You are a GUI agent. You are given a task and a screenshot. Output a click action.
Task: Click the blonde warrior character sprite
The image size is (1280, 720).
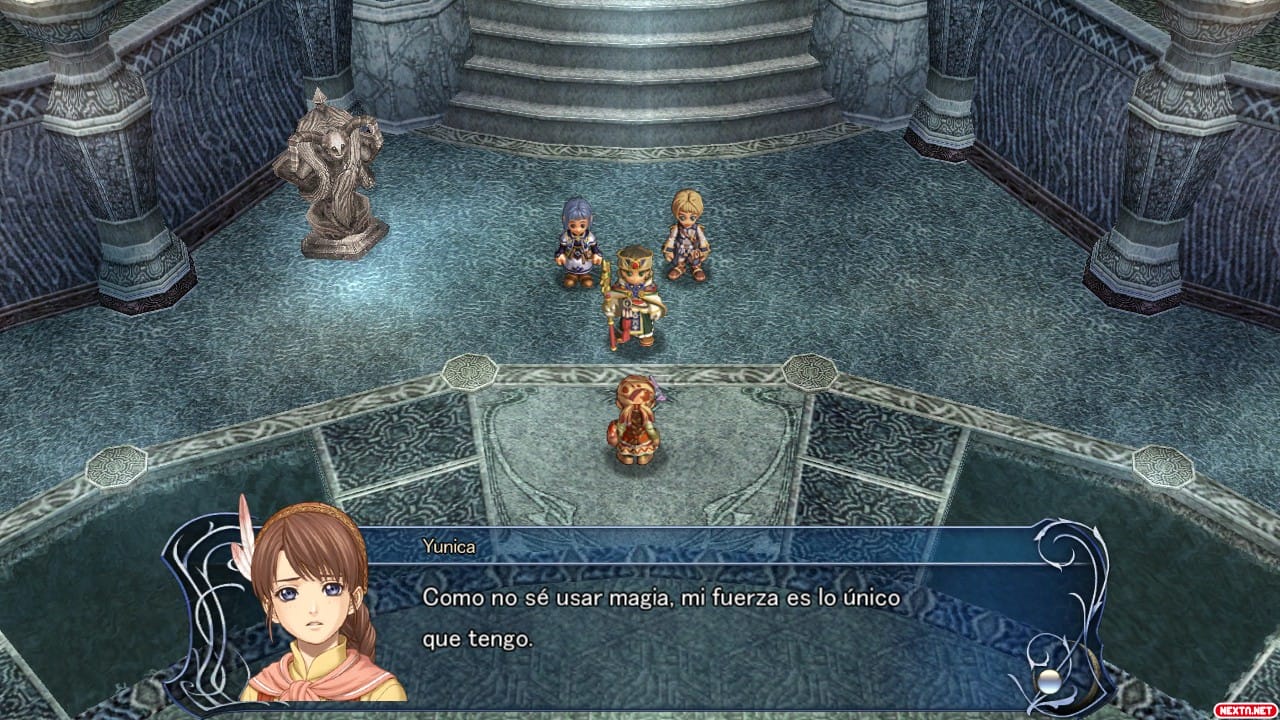click(x=684, y=235)
